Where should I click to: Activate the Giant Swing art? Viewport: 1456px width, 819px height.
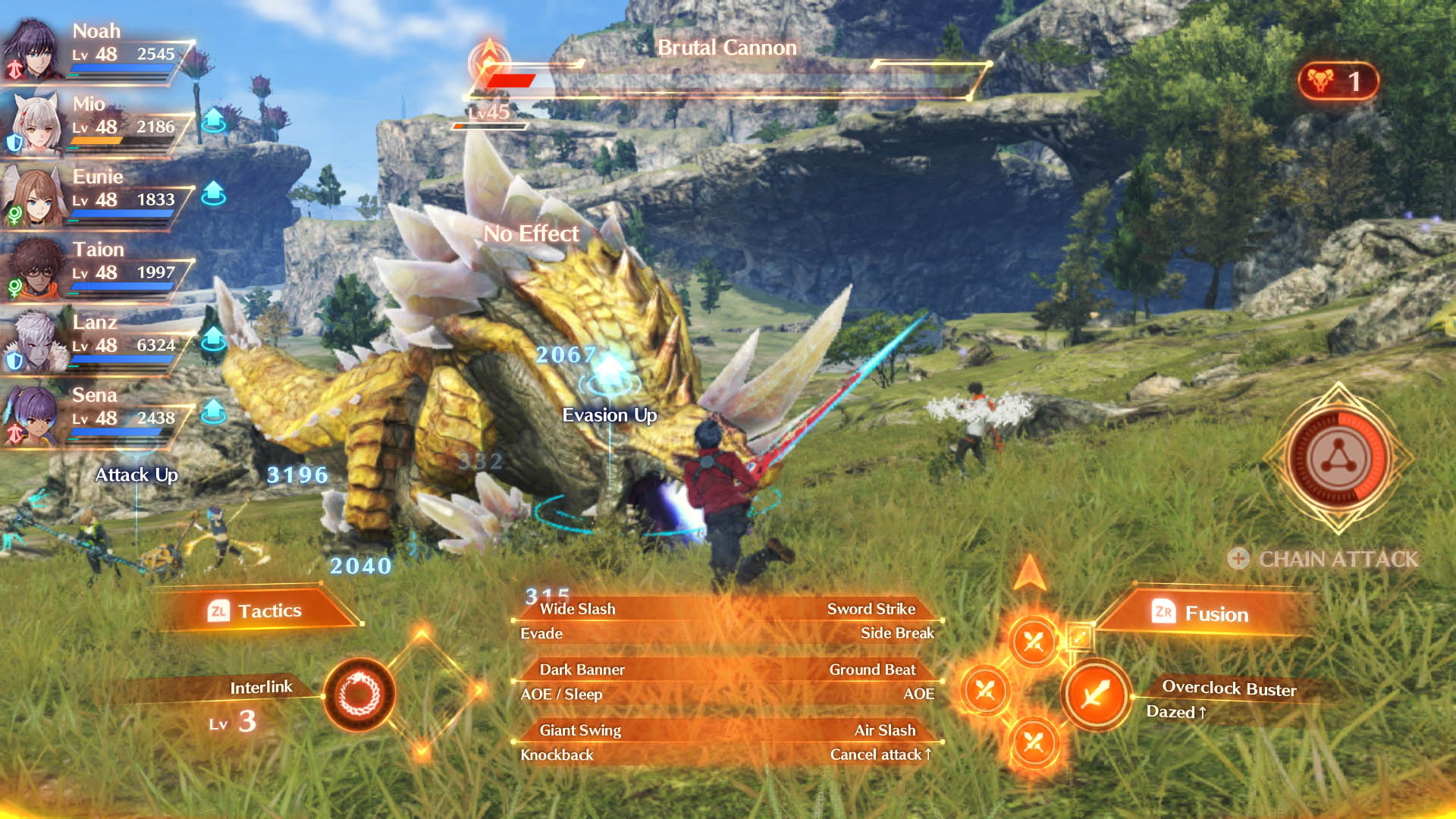click(x=580, y=730)
